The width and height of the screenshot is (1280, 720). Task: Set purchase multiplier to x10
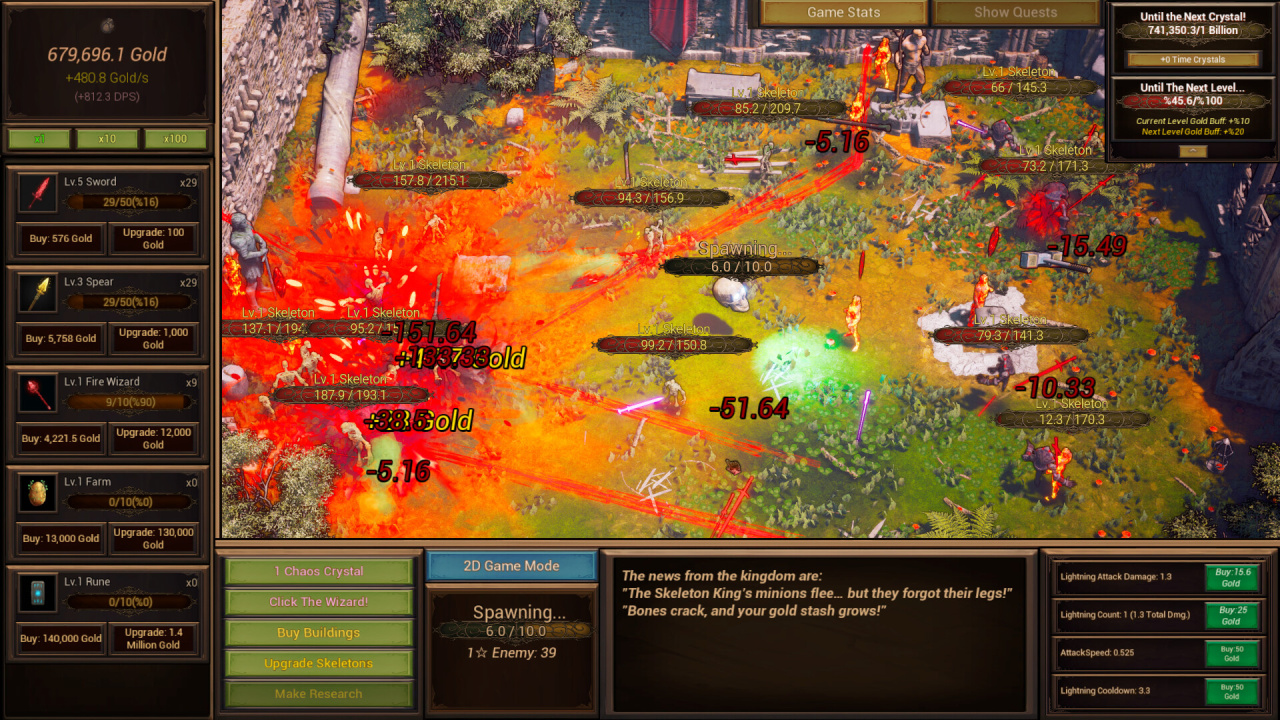click(x=107, y=139)
